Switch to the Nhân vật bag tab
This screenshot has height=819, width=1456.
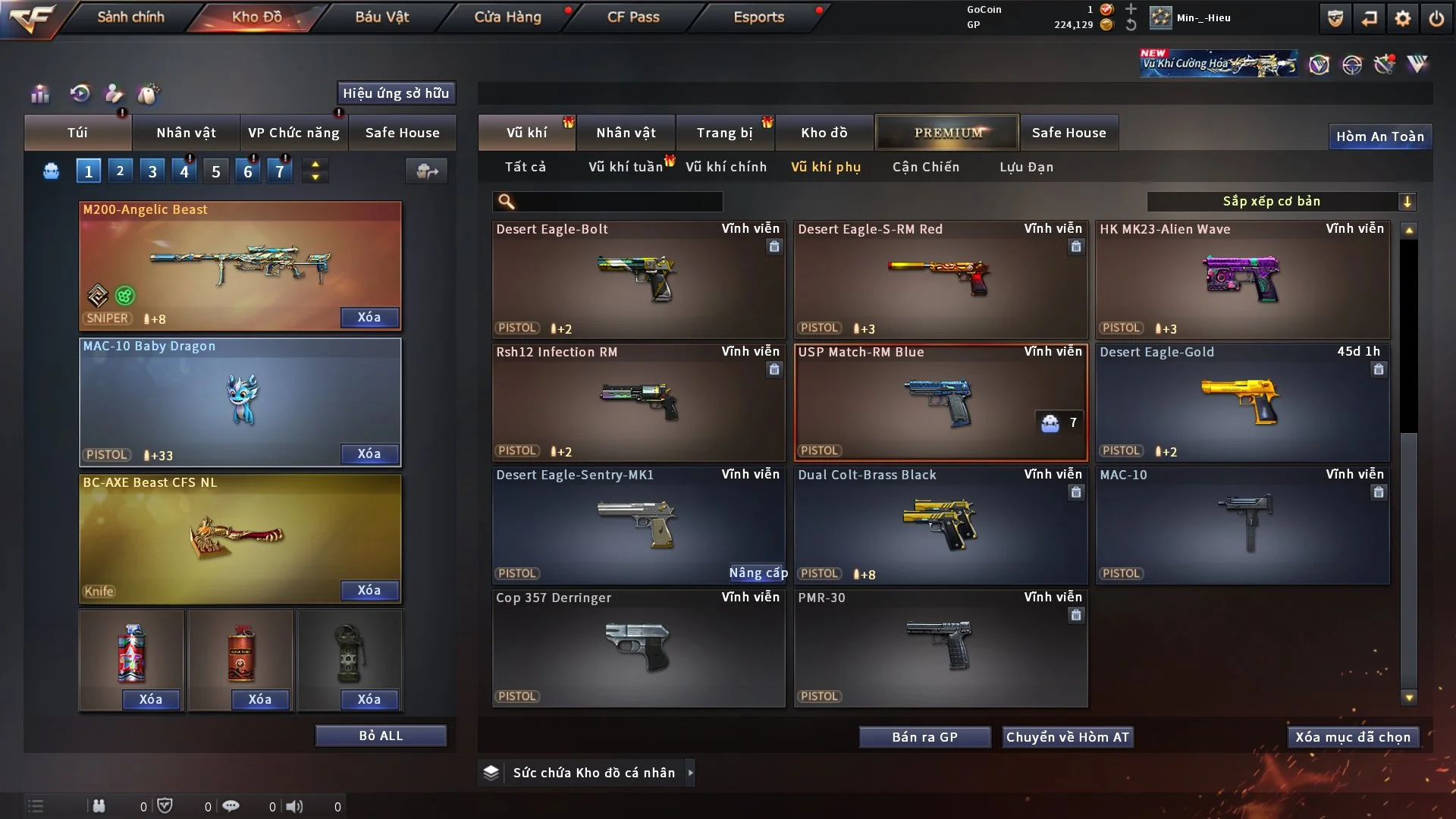[x=186, y=133]
